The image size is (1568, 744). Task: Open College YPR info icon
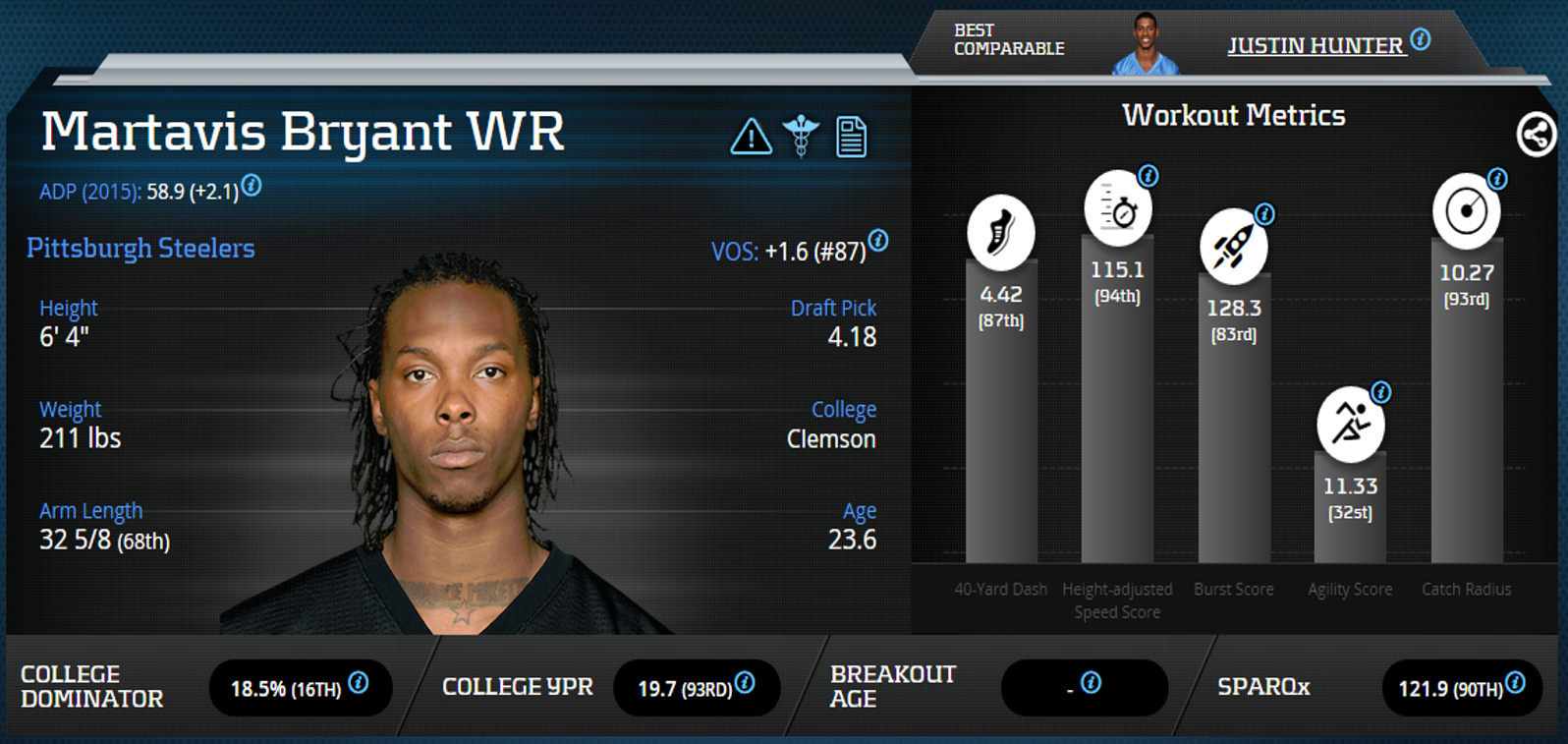[745, 682]
